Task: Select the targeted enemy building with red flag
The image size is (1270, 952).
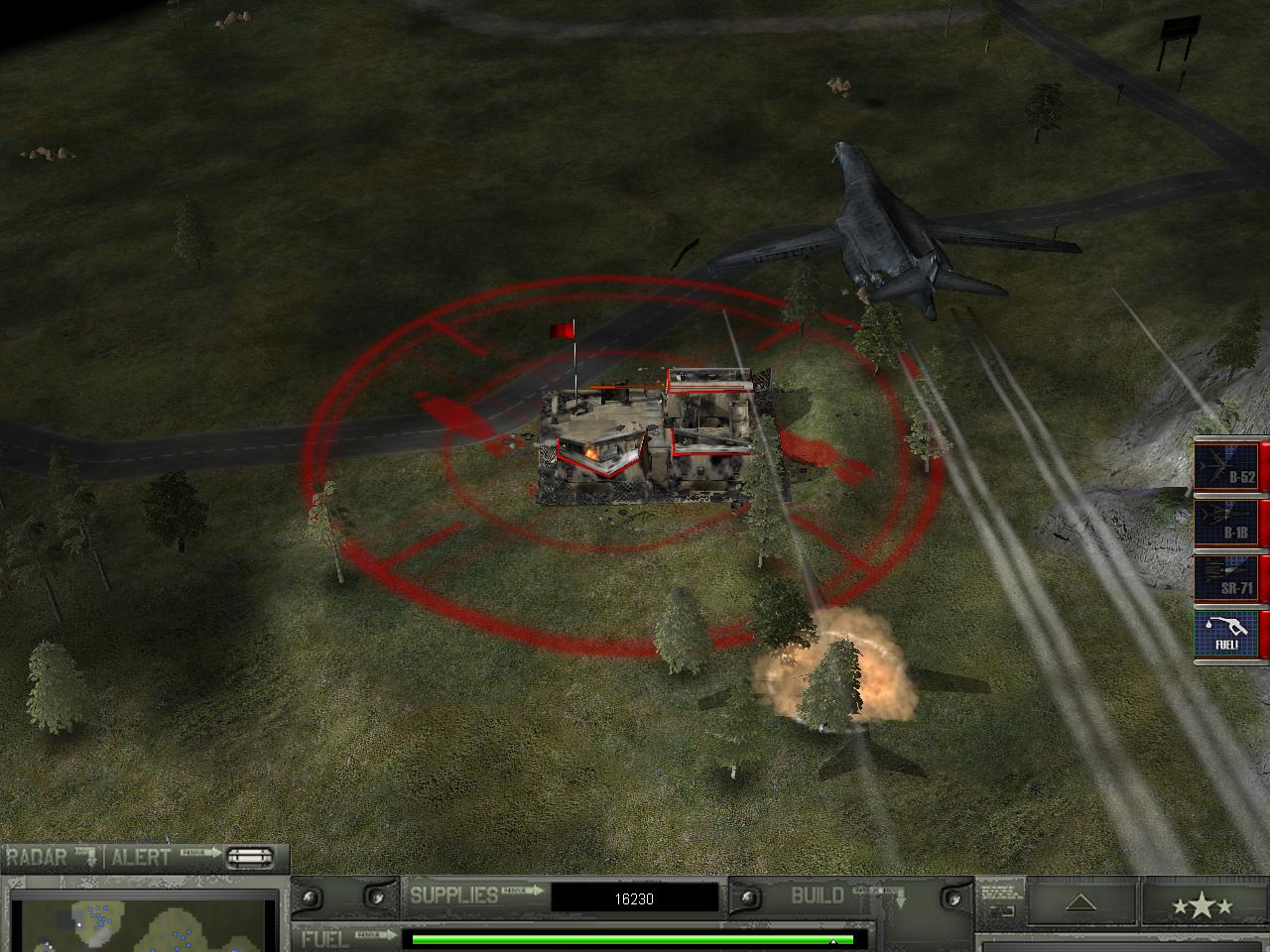Action: [x=650, y=441]
